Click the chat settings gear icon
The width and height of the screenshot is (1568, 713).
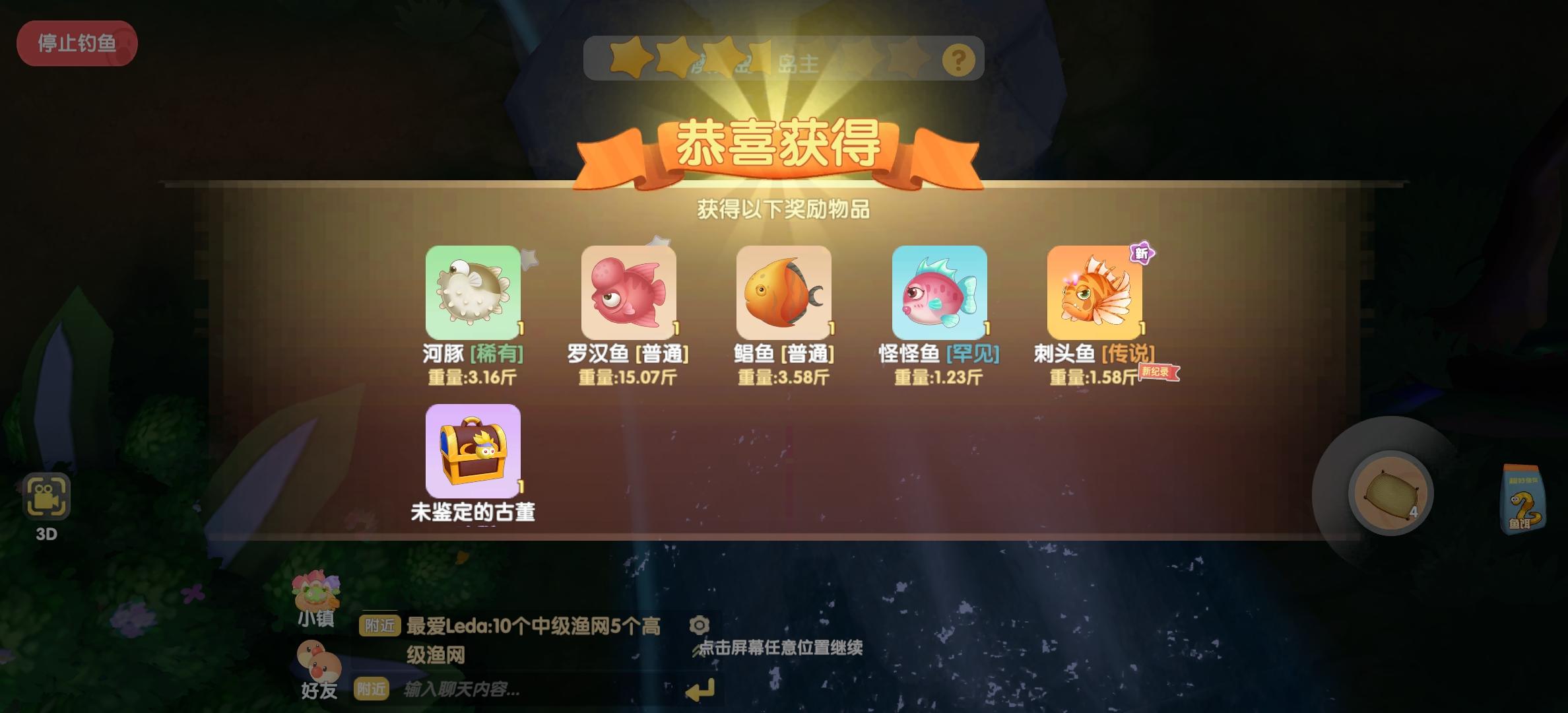(700, 625)
